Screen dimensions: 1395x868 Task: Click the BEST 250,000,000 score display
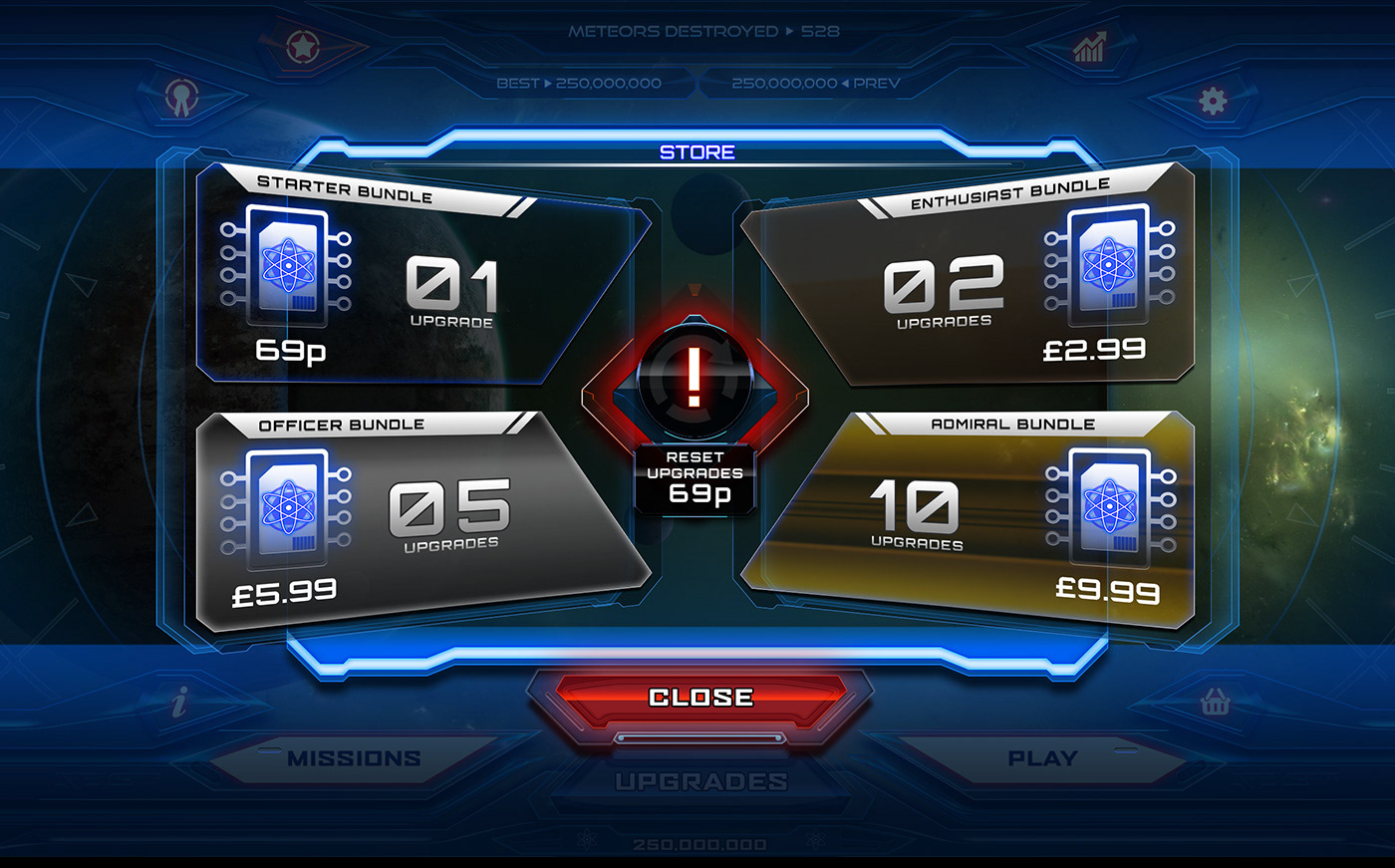(x=580, y=83)
